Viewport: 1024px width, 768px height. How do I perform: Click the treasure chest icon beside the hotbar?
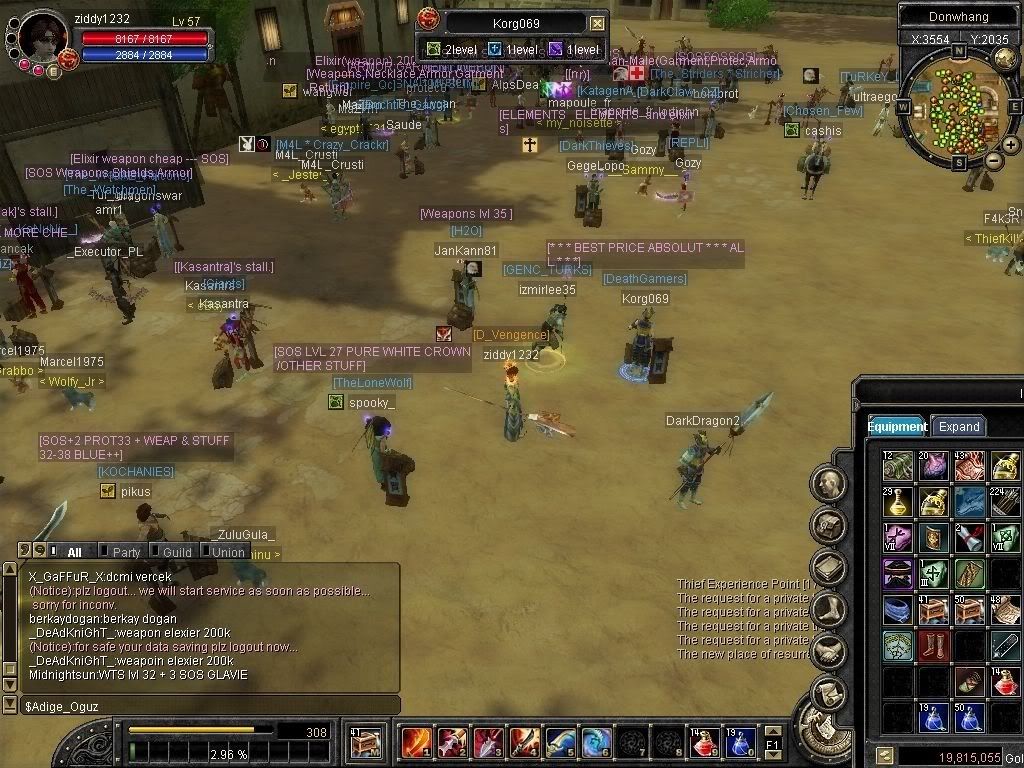tap(366, 743)
